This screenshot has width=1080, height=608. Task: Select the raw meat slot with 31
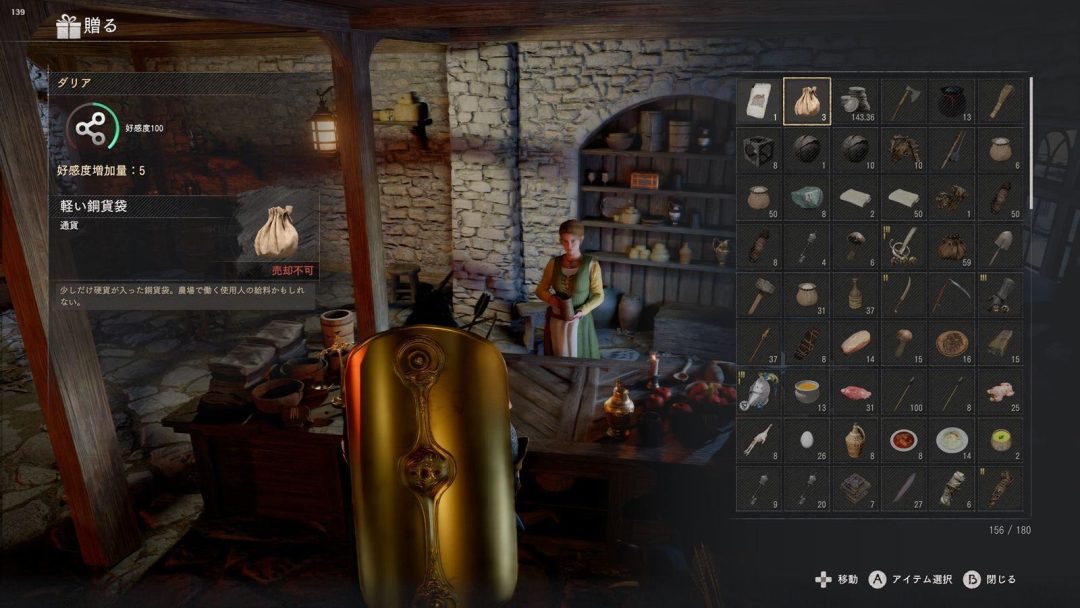(x=855, y=390)
